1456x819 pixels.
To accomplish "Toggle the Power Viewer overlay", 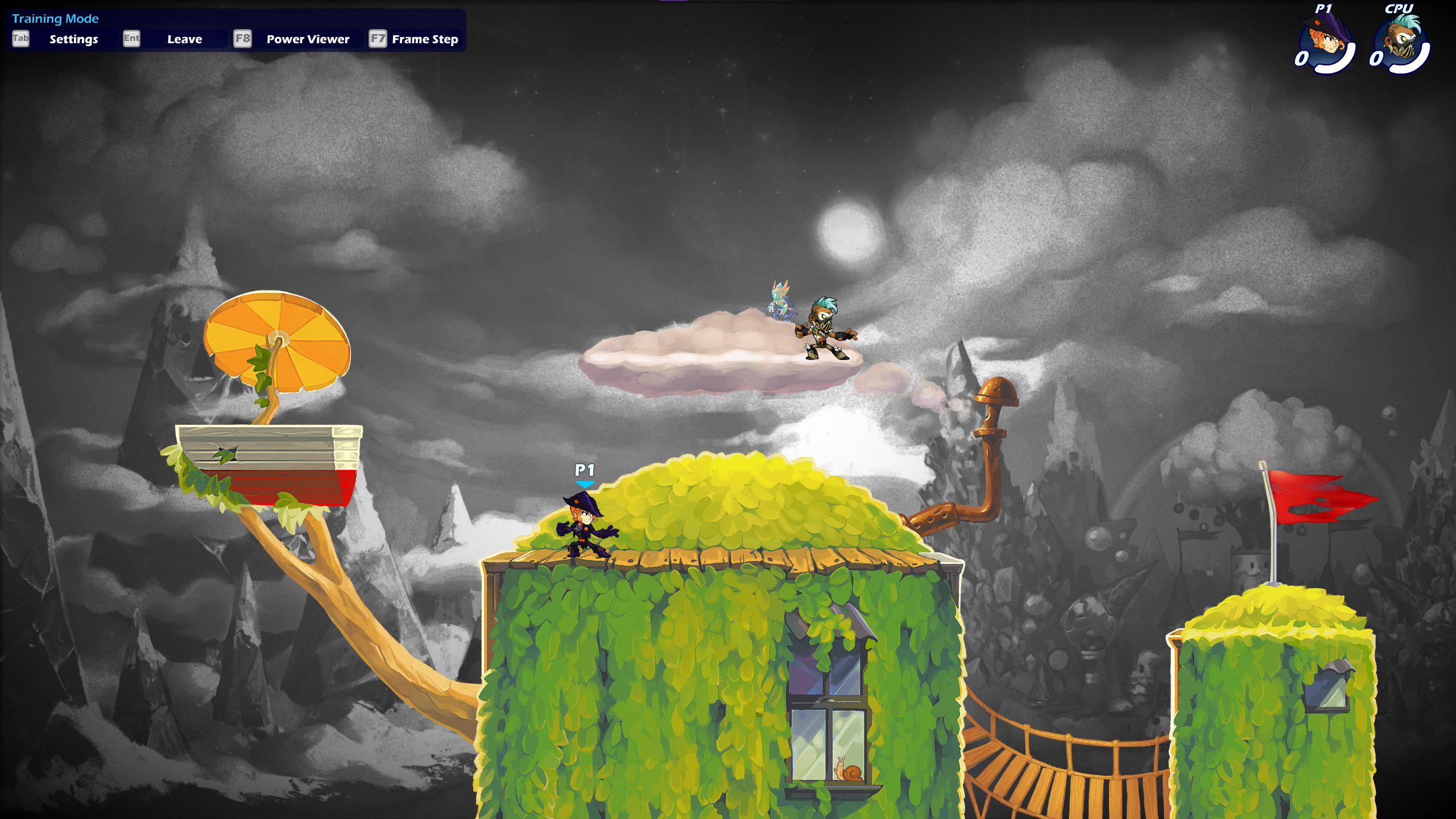I will [x=307, y=39].
